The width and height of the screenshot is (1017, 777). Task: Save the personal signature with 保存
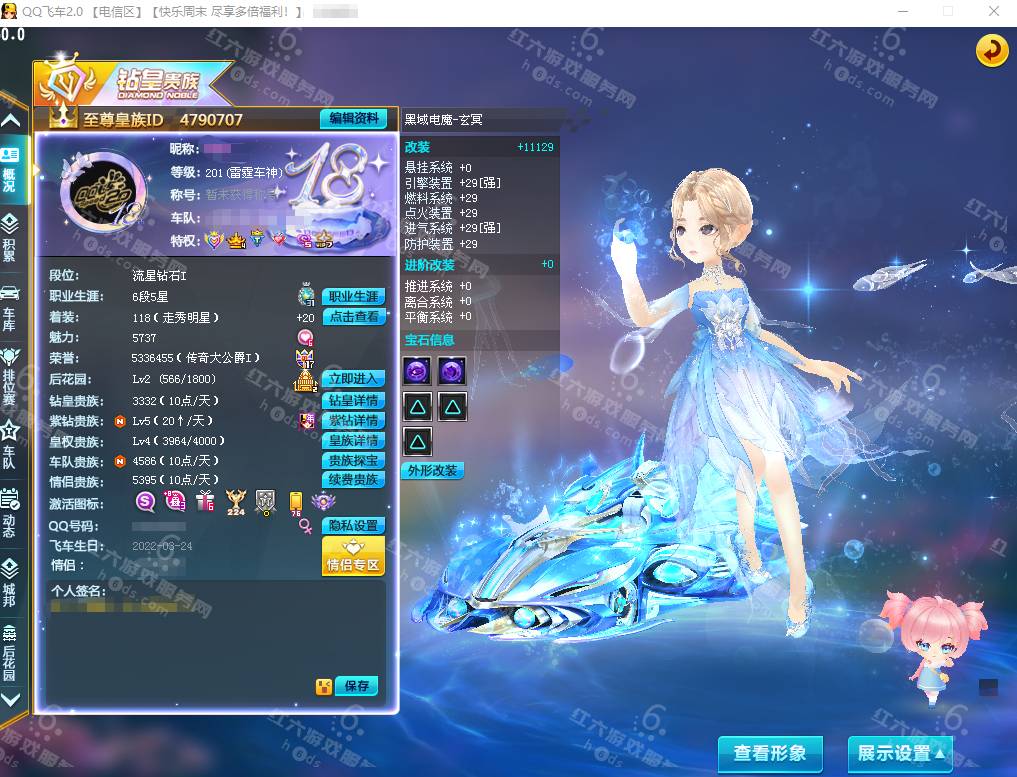coord(356,686)
